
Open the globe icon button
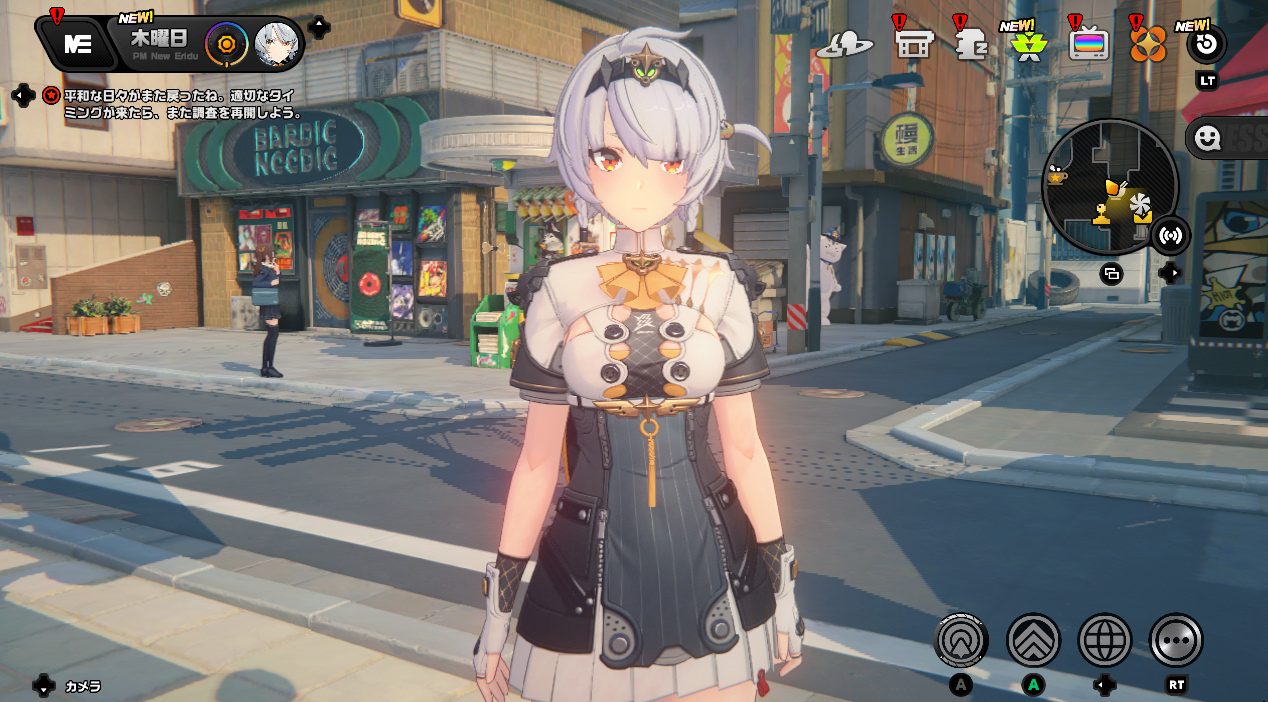point(1104,640)
